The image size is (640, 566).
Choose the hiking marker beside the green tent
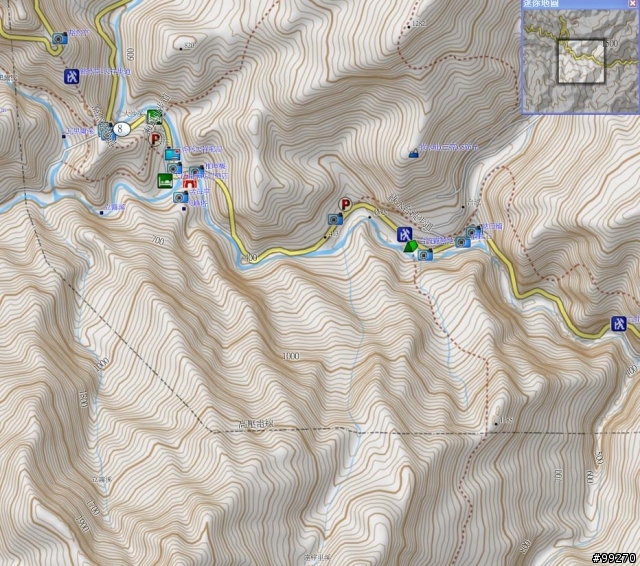coord(405,234)
